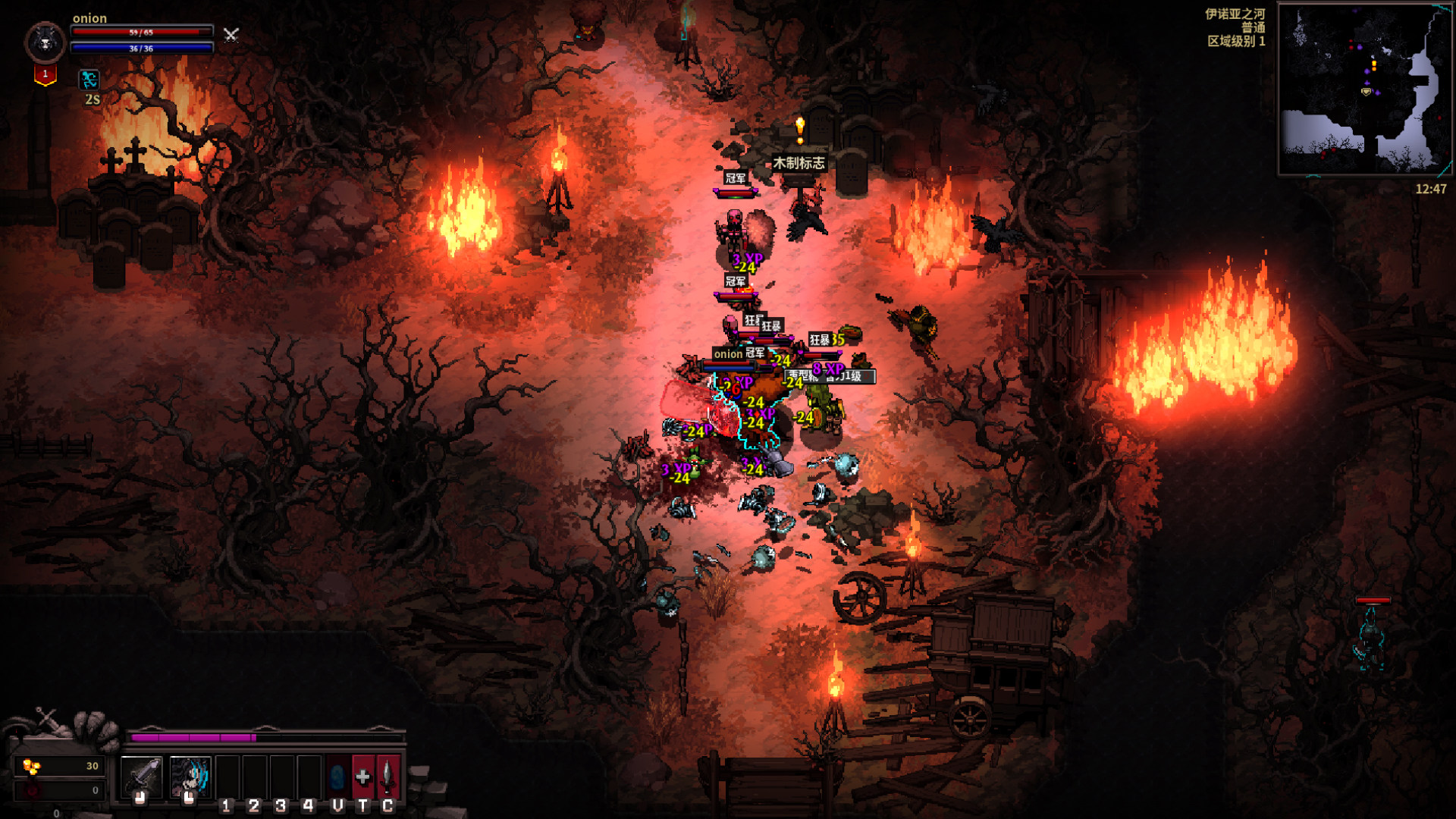Image resolution: width=1456 pixels, height=819 pixels.
Task: Use the red cross healing slot
Action: [x=362, y=777]
